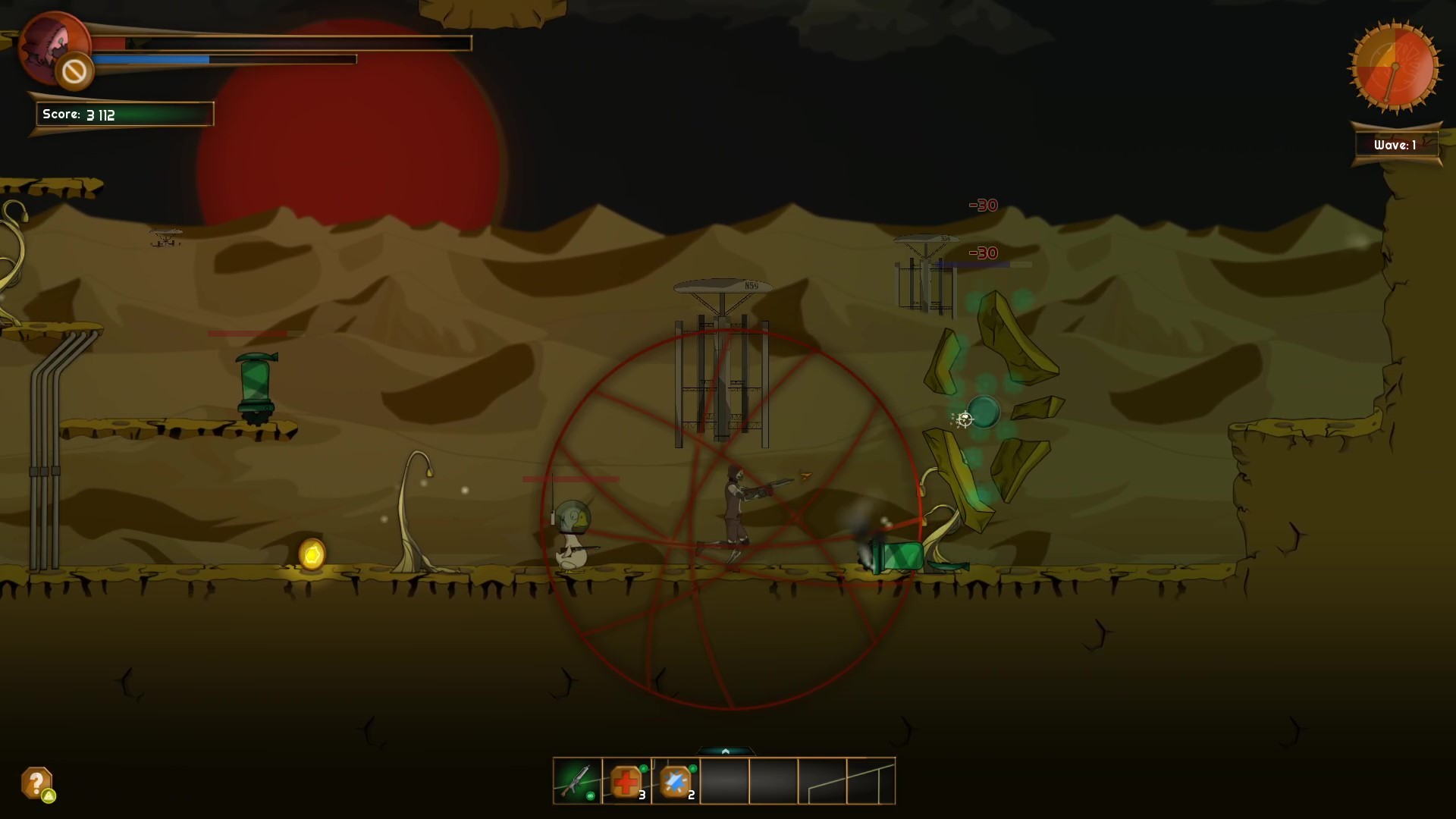The height and width of the screenshot is (819, 1456).
Task: Click the orange no-weapon indicator near the portrait
Action: coord(74,70)
